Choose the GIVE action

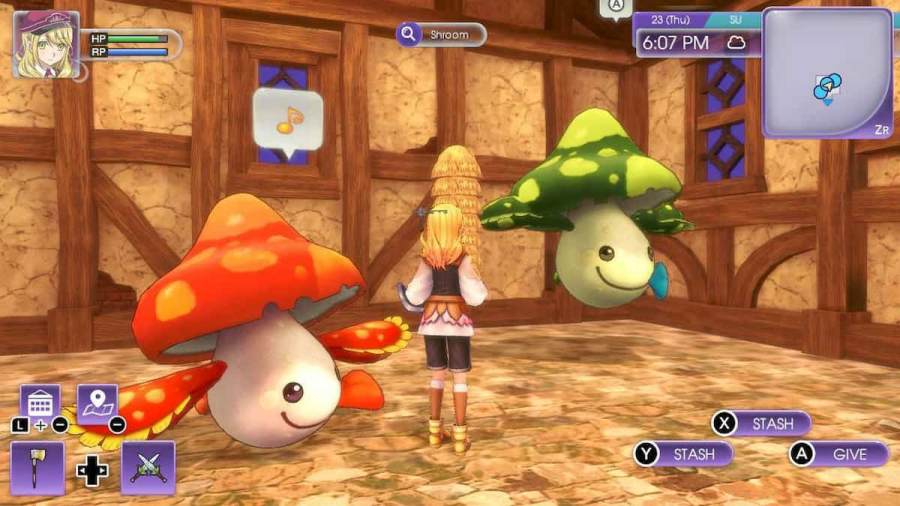pos(838,454)
